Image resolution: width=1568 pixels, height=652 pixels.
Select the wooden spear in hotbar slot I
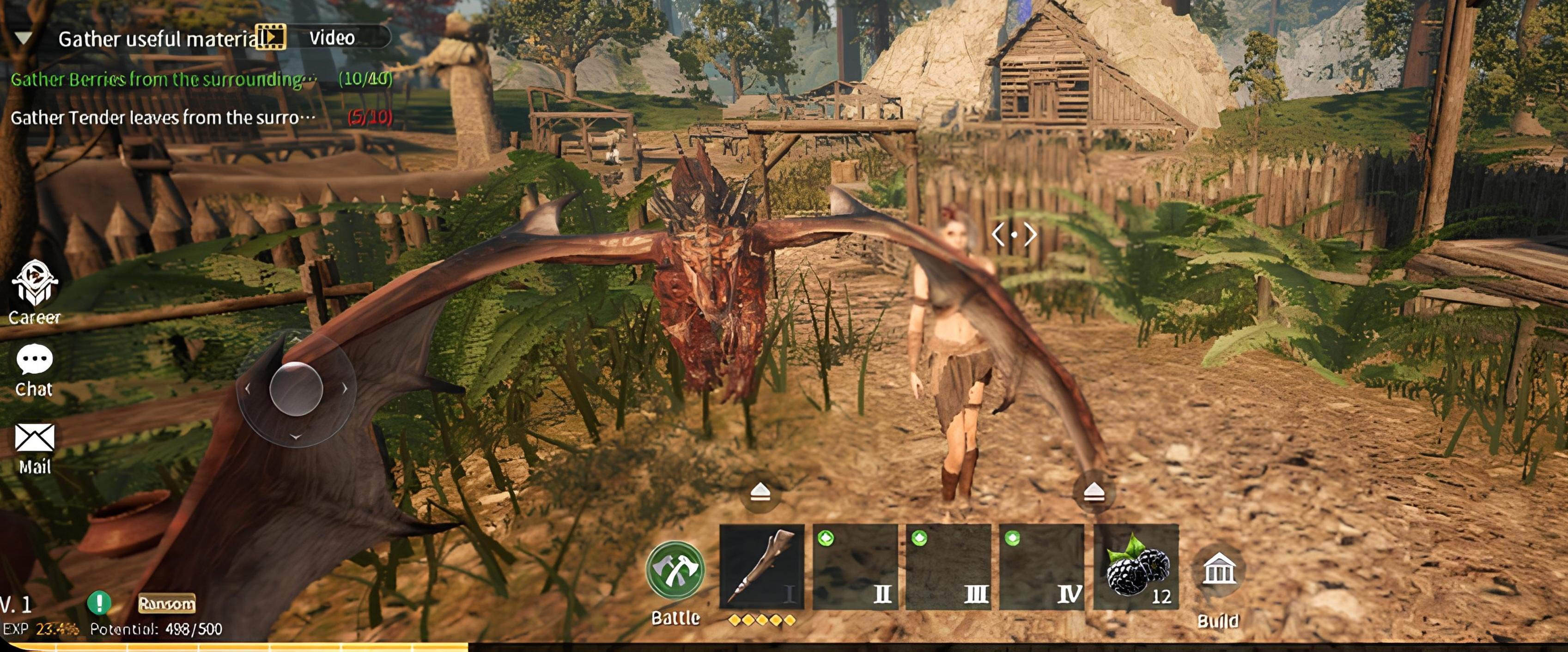(x=763, y=567)
